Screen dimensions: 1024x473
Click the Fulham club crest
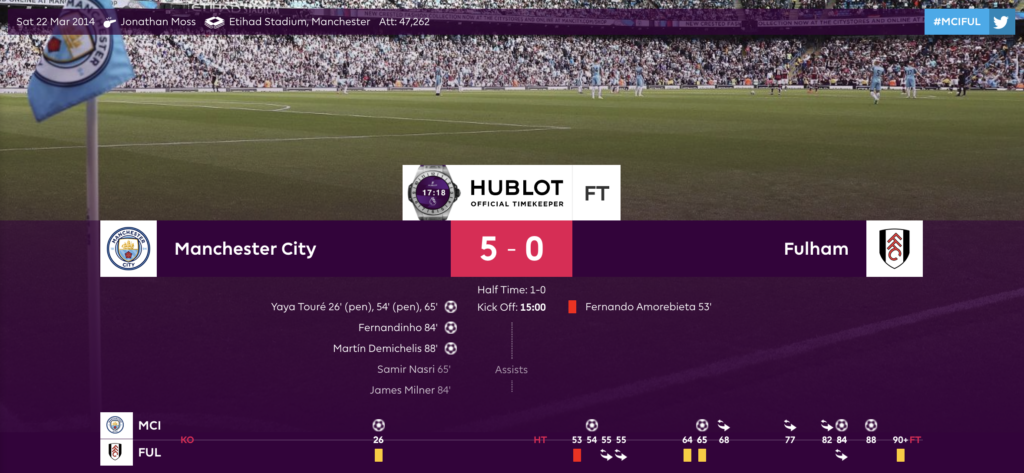pos(894,249)
